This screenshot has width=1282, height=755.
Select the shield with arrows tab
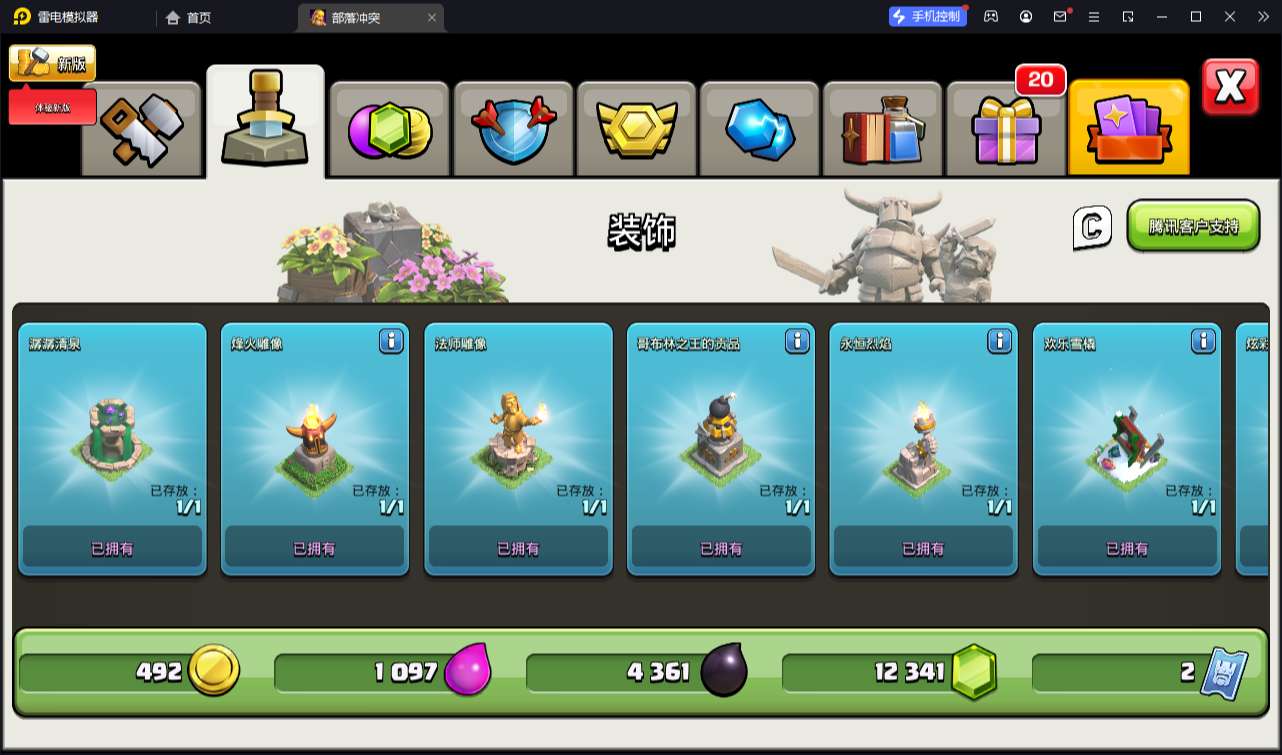513,130
